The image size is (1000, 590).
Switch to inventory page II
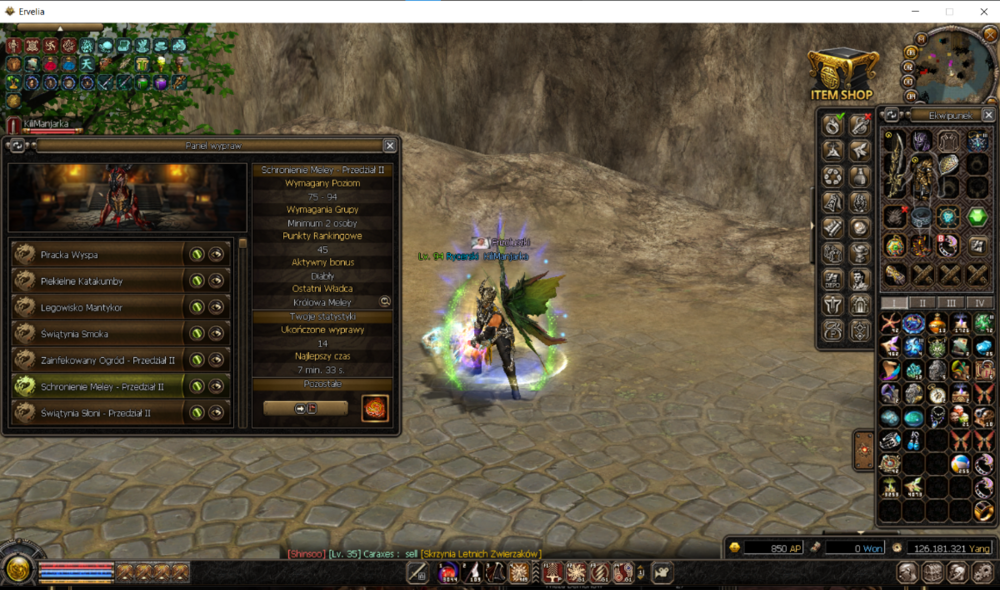(x=922, y=302)
